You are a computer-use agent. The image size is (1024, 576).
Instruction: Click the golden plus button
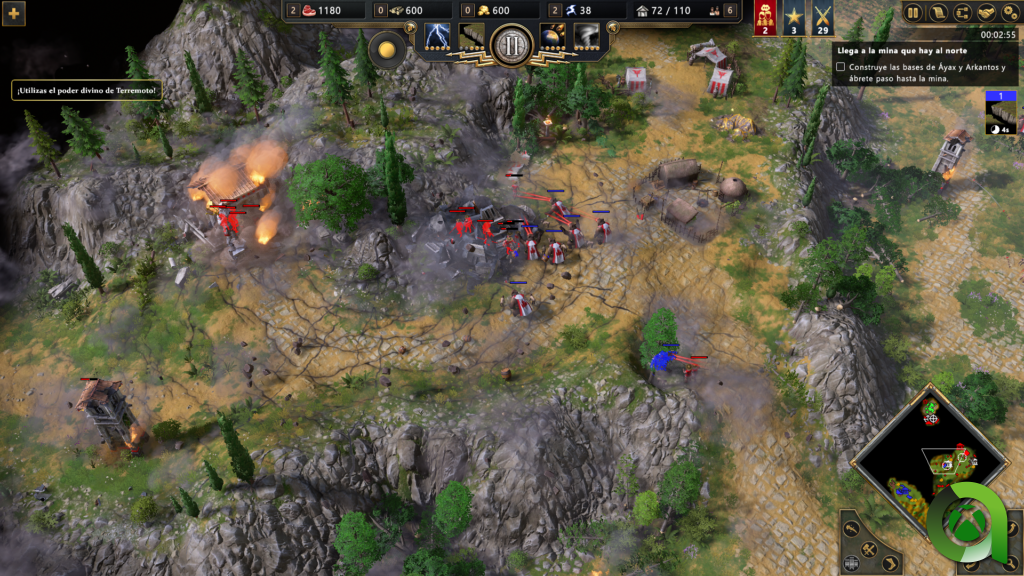(x=14, y=14)
